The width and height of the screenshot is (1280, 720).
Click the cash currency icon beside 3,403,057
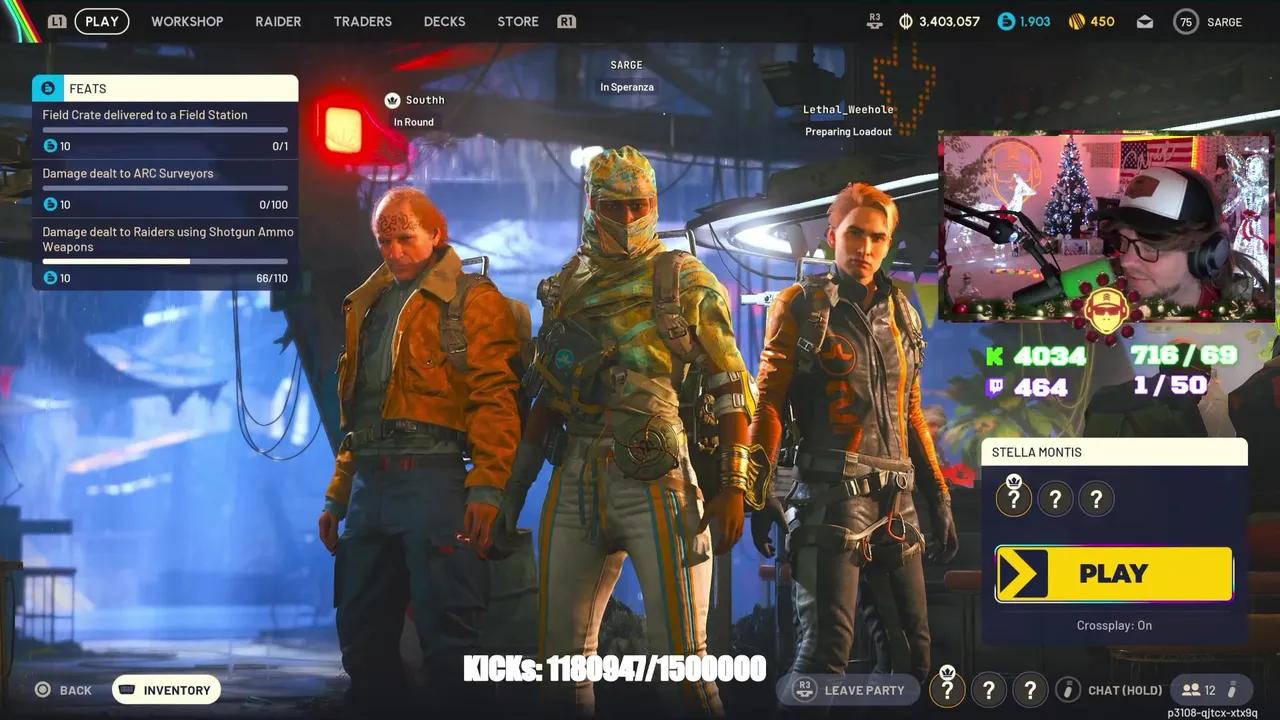click(x=905, y=21)
